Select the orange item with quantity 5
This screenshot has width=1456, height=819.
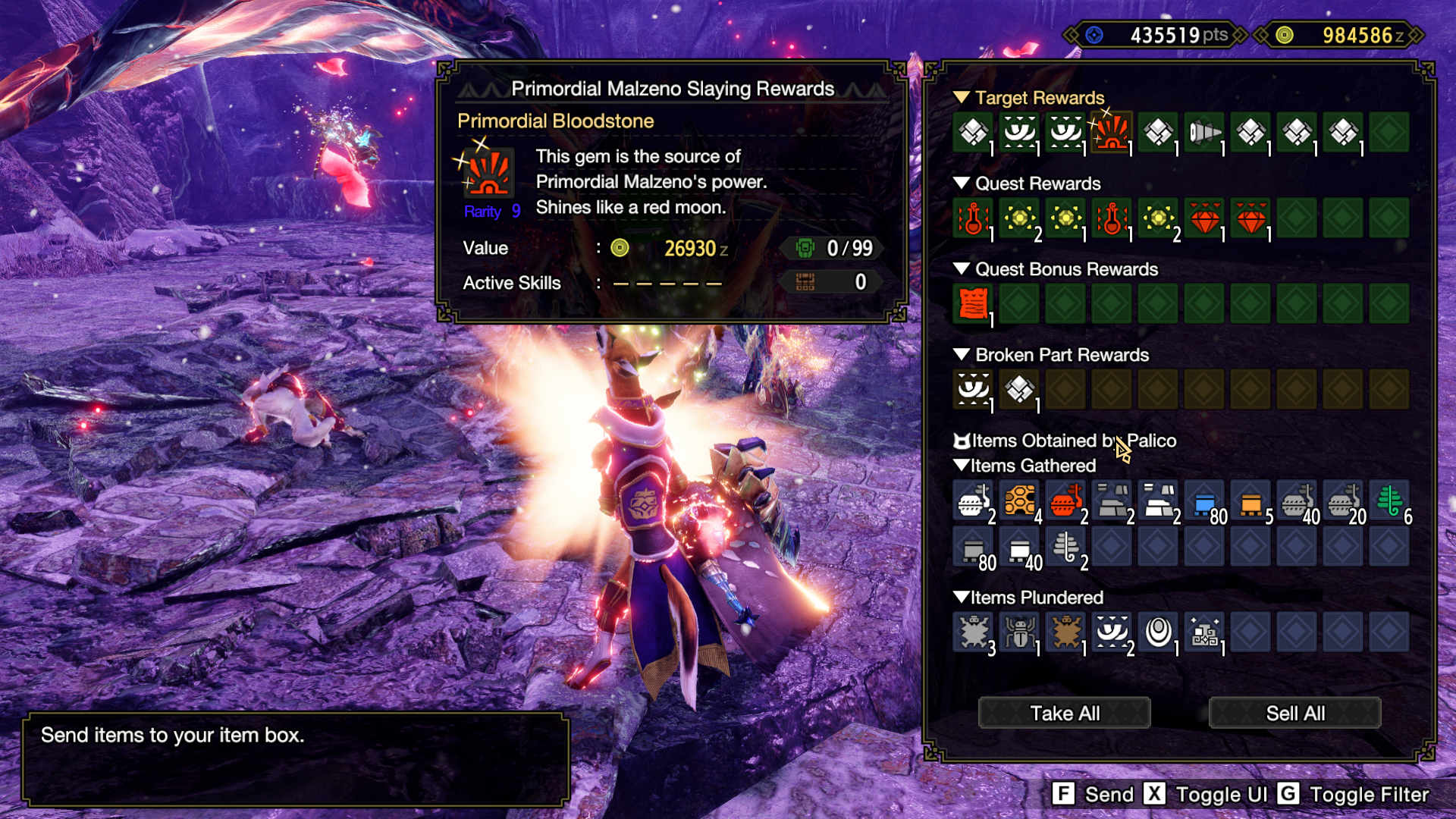tap(1250, 500)
